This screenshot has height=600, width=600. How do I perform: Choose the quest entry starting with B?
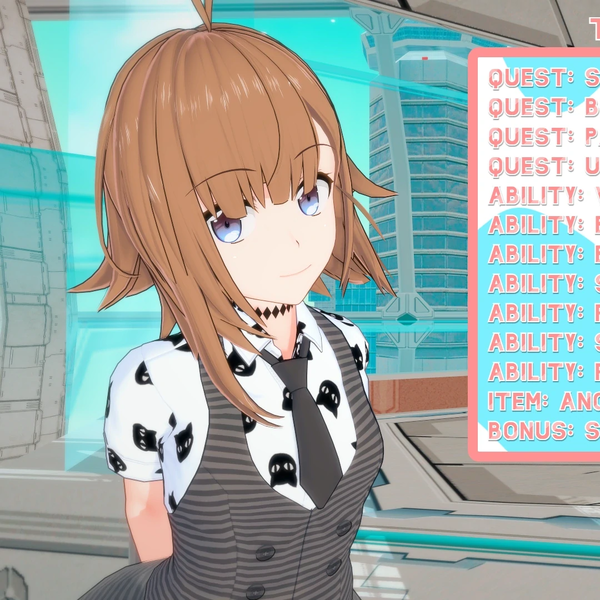(540, 107)
